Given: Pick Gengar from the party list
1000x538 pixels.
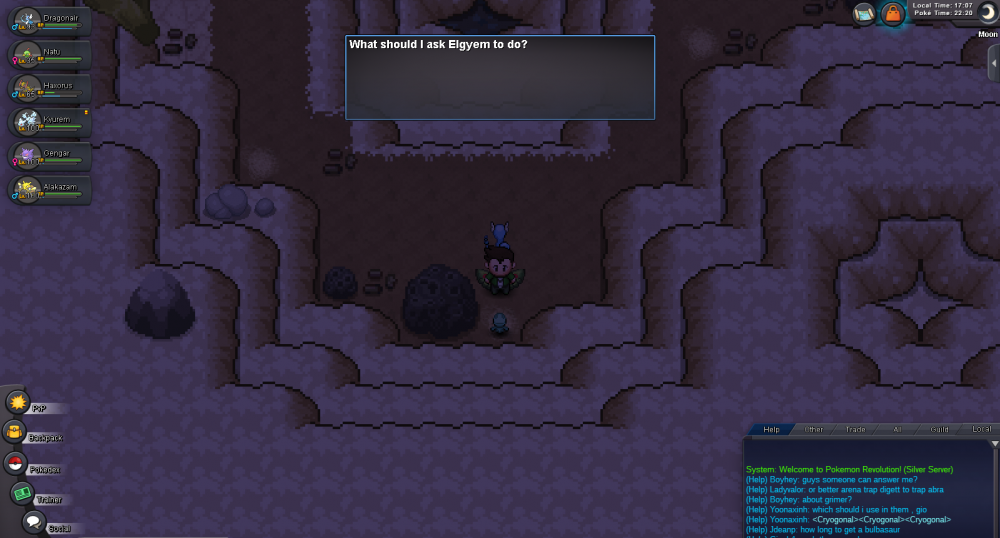Looking at the screenshot, I should [x=50, y=157].
